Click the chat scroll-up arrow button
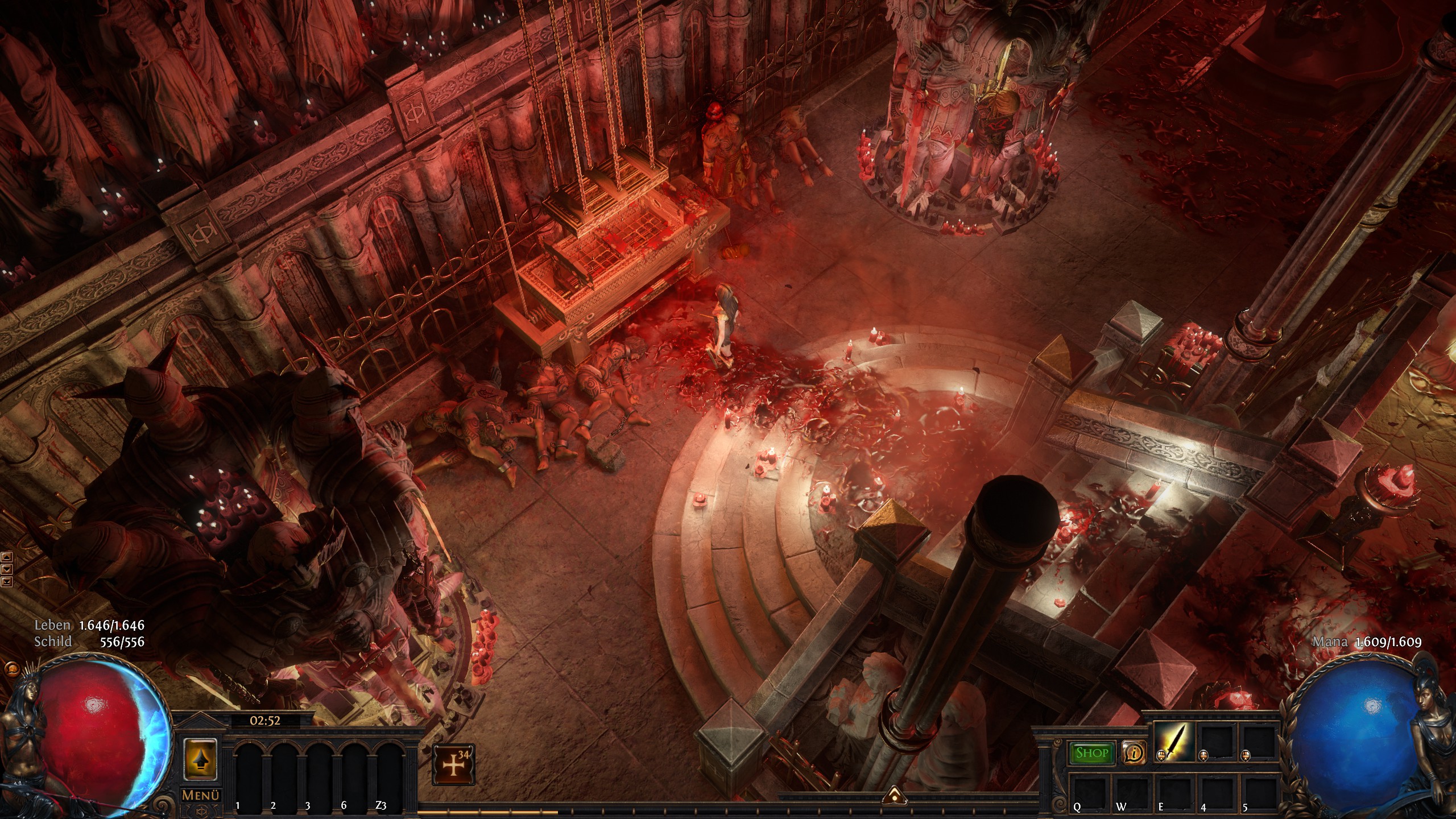Image resolution: width=1456 pixels, height=819 pixels. [7, 557]
